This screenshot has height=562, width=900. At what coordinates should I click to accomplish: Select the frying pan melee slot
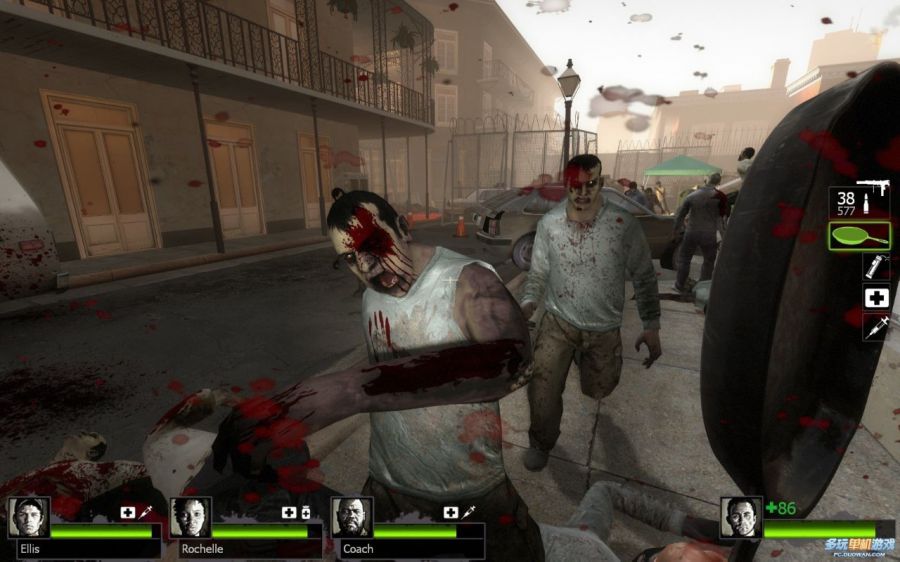click(x=859, y=237)
